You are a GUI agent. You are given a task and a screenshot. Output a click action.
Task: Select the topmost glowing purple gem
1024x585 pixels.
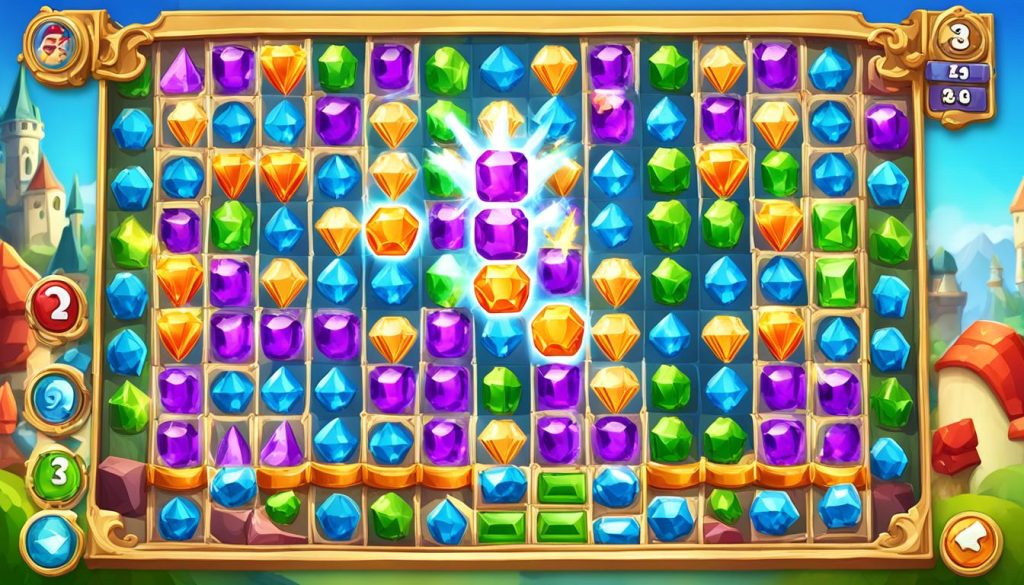click(501, 175)
